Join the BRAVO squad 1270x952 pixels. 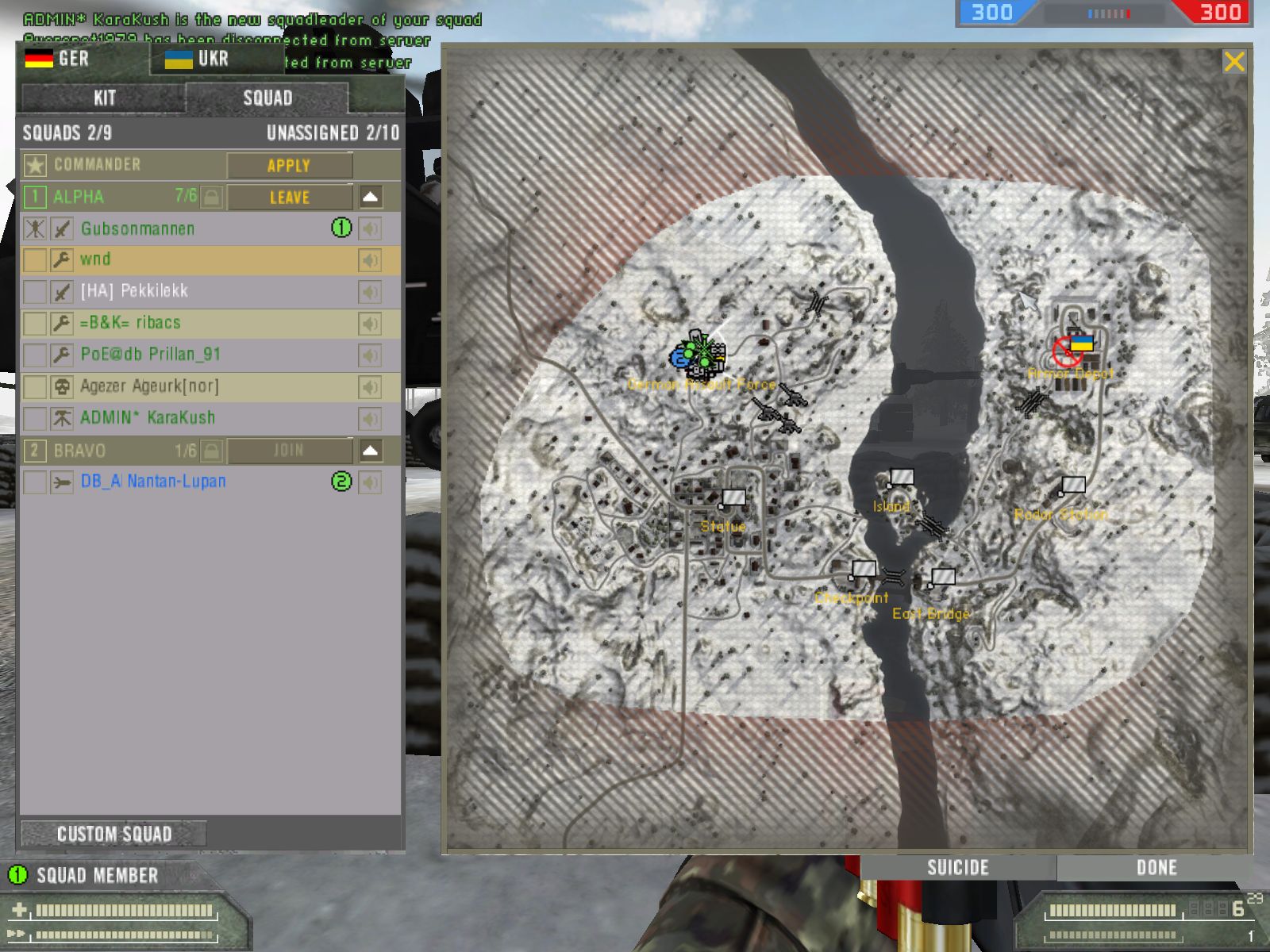pos(289,451)
